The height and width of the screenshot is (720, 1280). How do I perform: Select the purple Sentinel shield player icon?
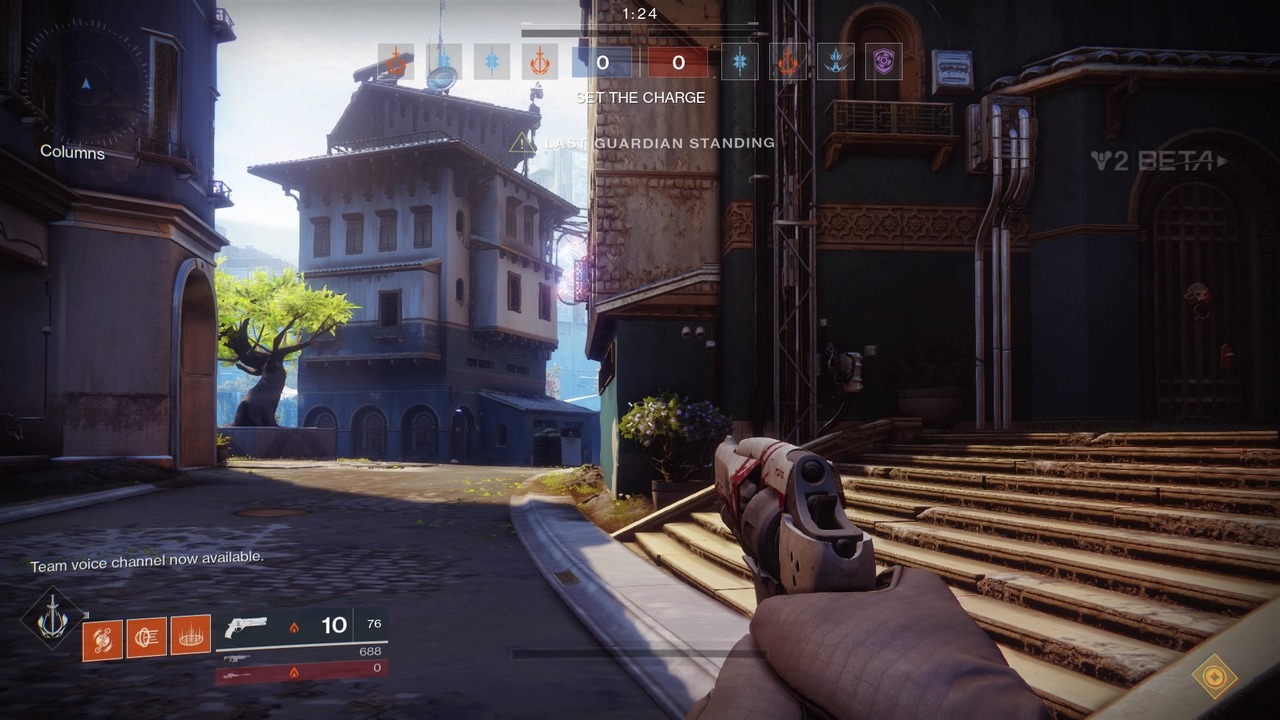pyautogui.click(x=883, y=62)
